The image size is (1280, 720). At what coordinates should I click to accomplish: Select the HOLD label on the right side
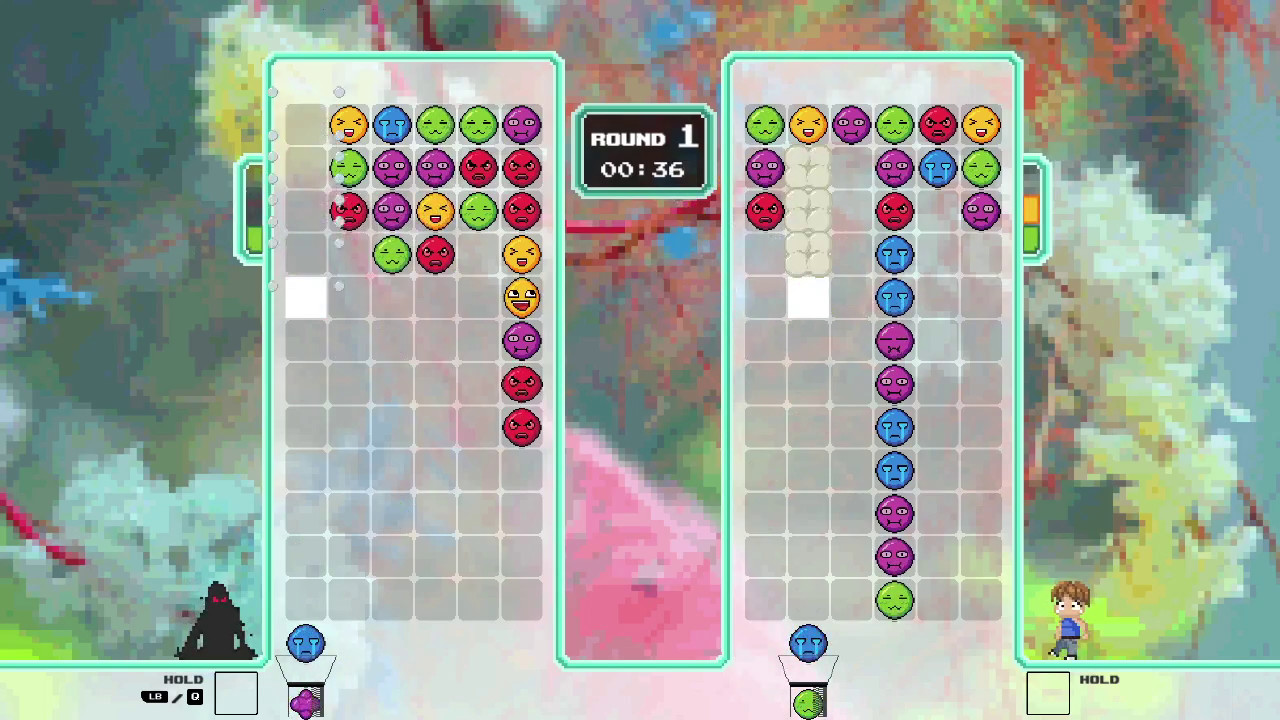click(1099, 679)
